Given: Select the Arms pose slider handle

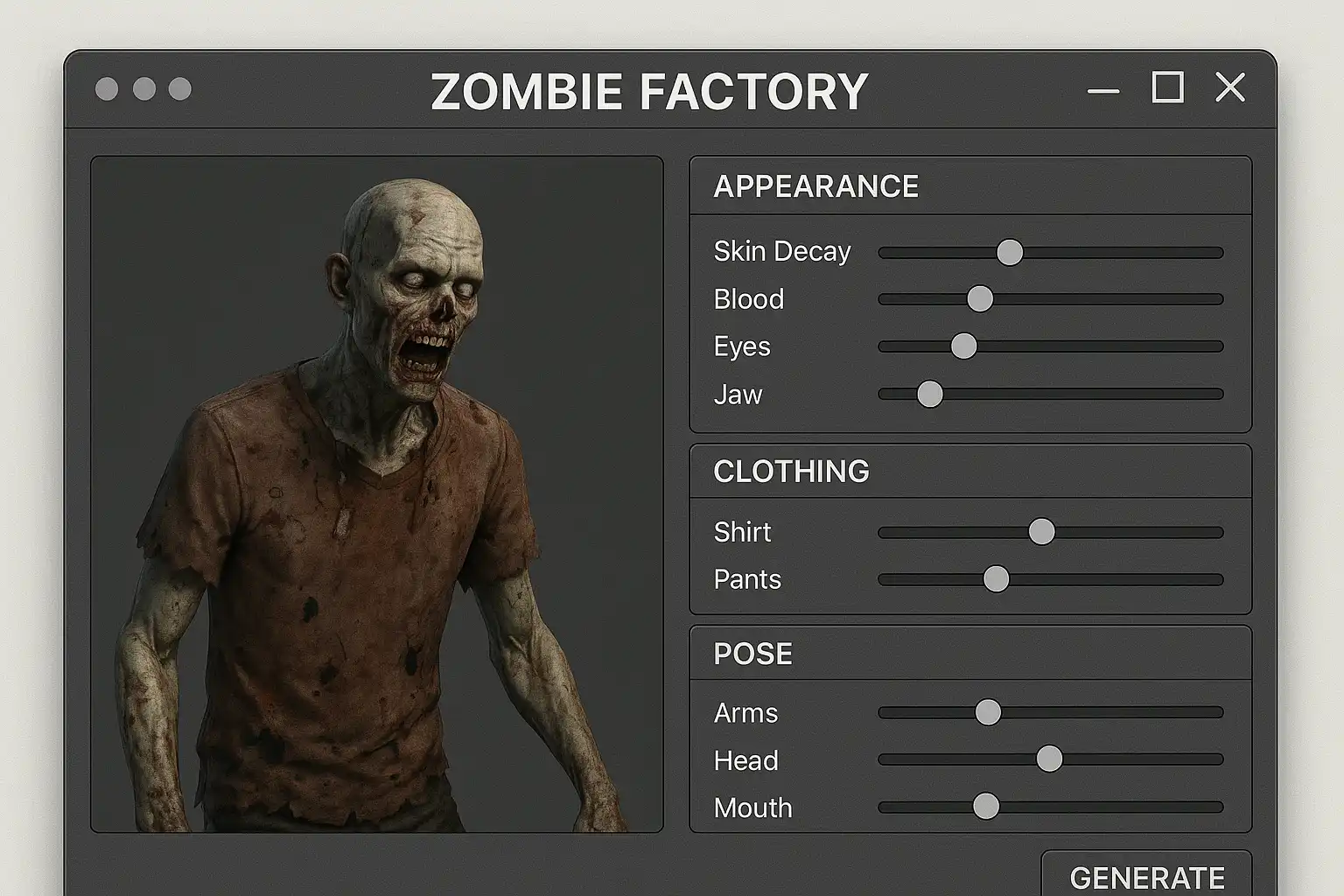Looking at the screenshot, I should click(988, 712).
